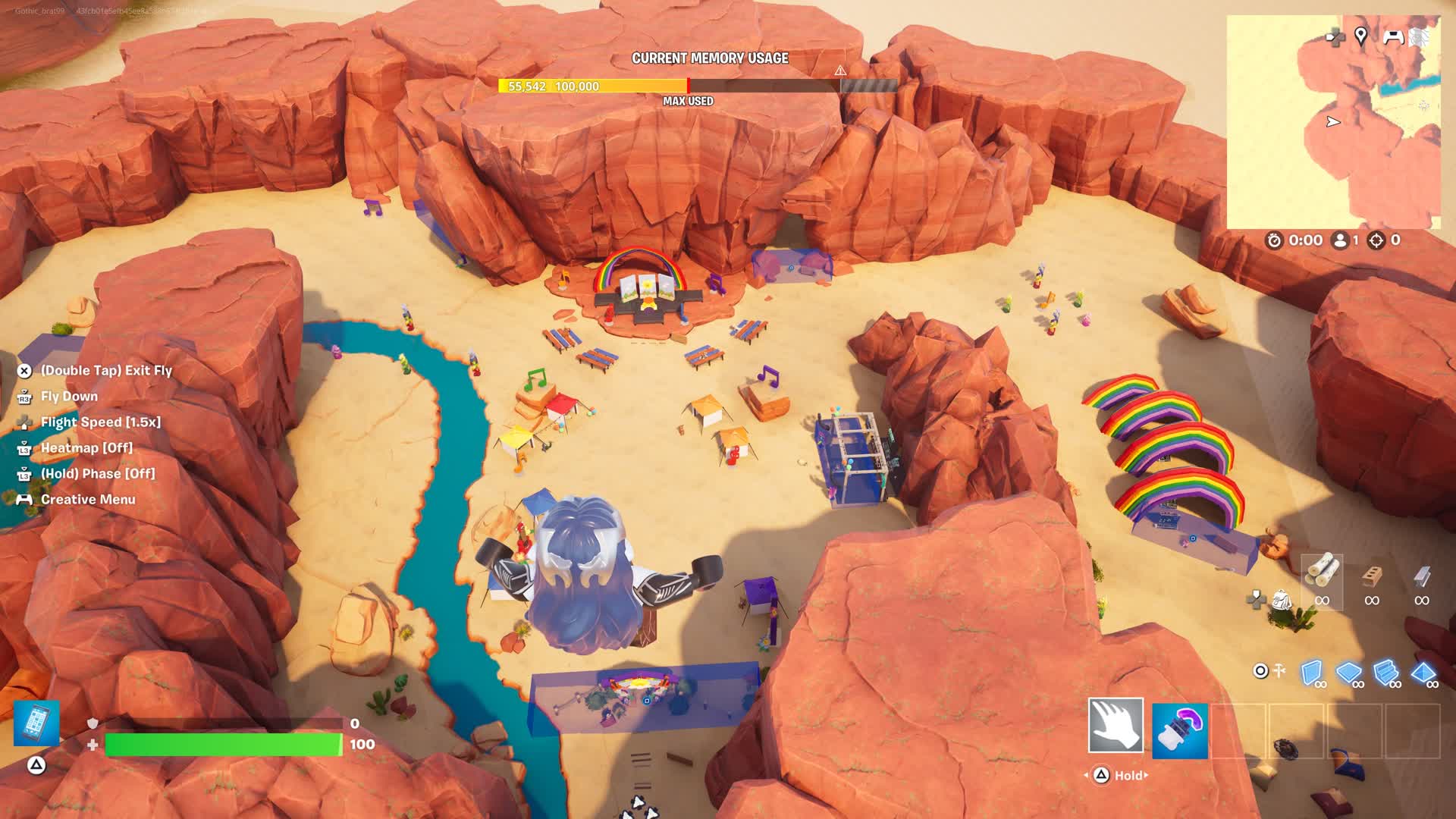Image resolution: width=1456 pixels, height=819 pixels.
Task: Select the purple-handled grabber item slot
Action: pyautogui.click(x=1180, y=730)
